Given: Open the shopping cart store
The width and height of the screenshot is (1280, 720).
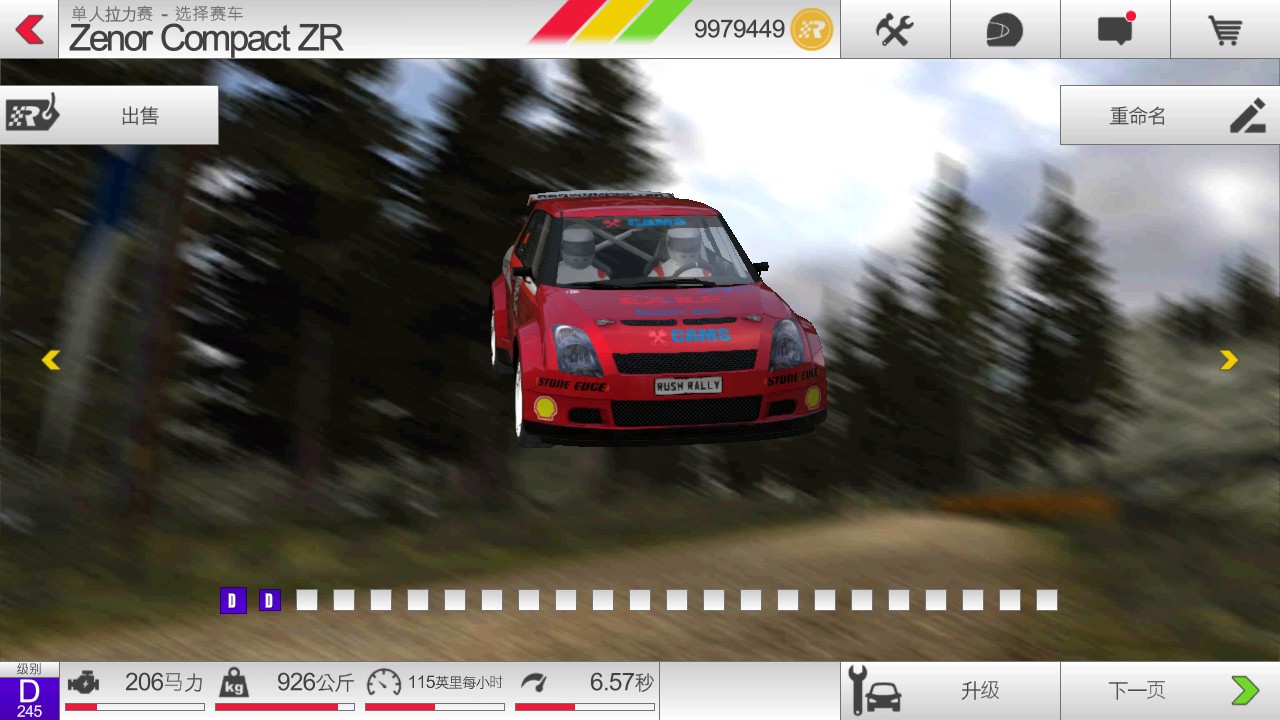Looking at the screenshot, I should click(x=1225, y=30).
